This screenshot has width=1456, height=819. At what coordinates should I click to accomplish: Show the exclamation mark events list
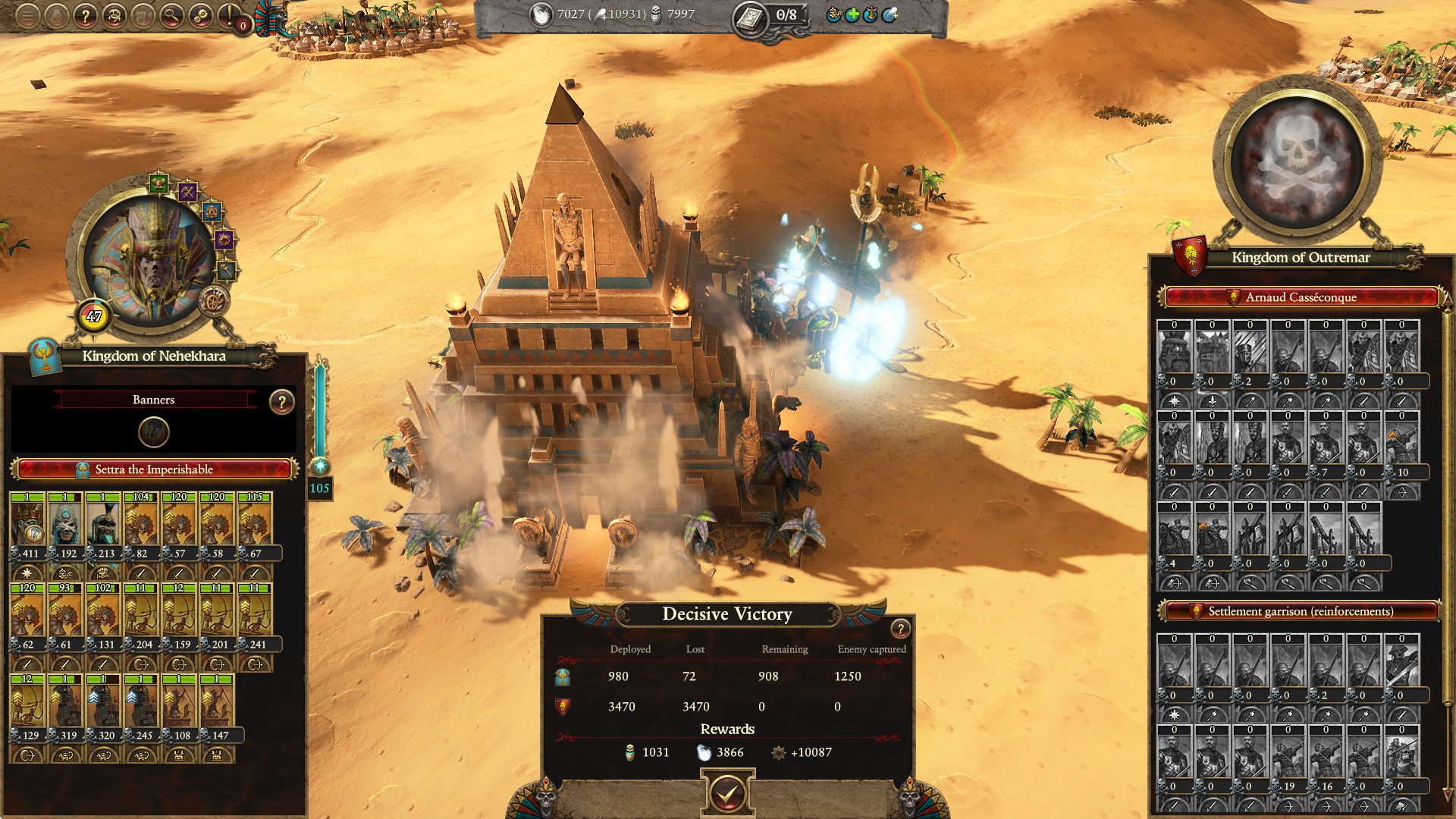pyautogui.click(x=230, y=16)
